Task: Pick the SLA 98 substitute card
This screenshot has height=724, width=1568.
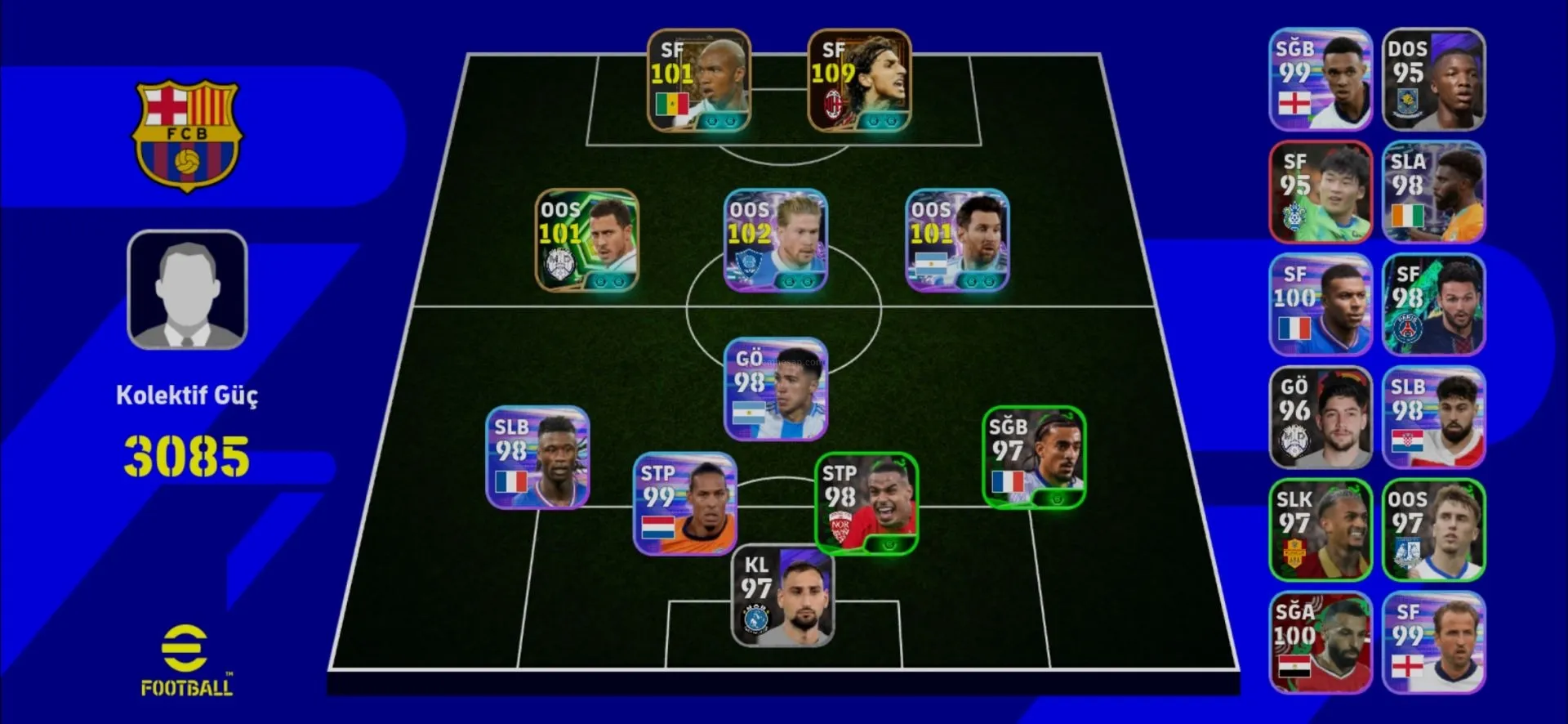Action: (x=1433, y=193)
